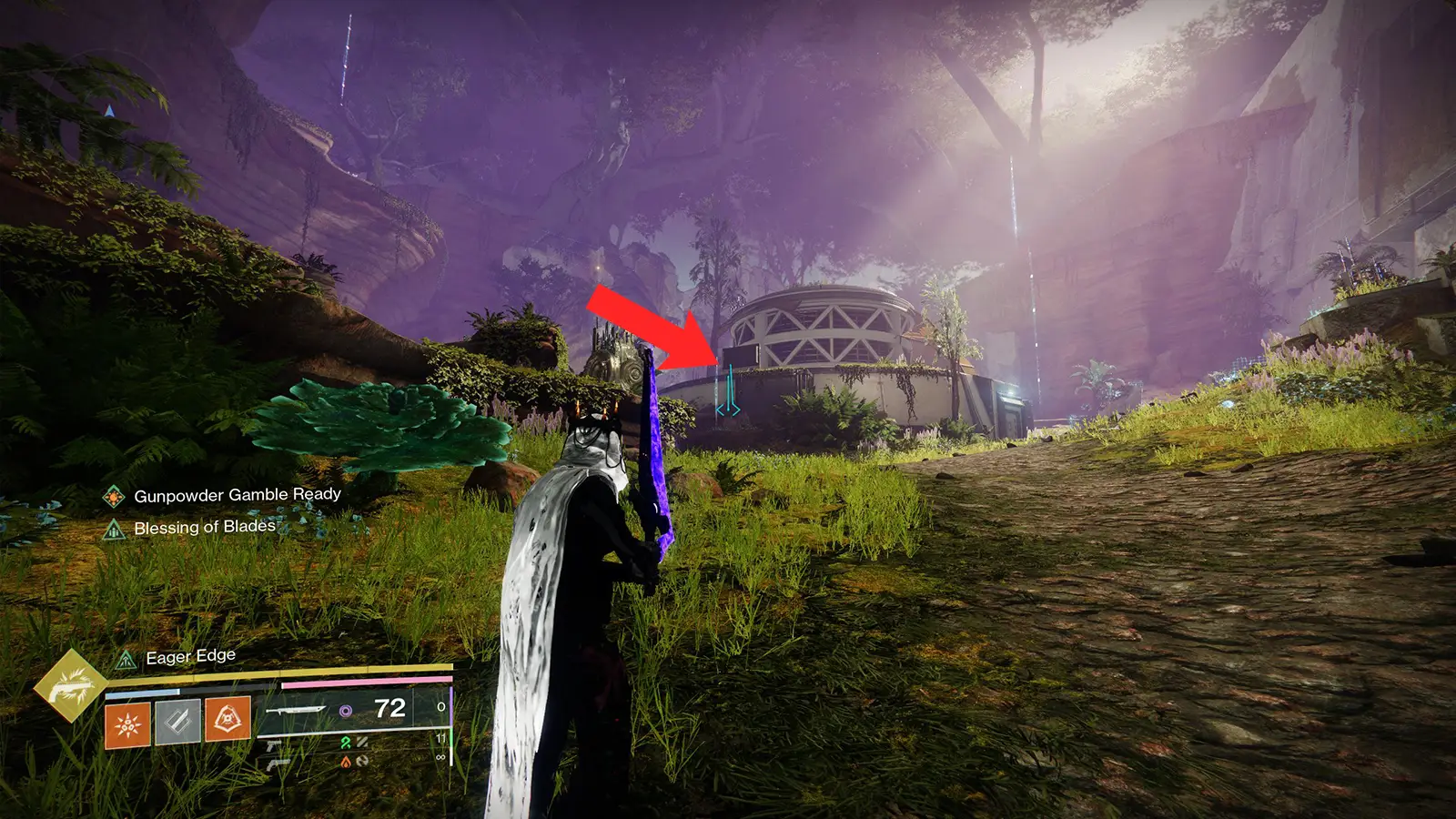
Task: Click the purple heavy ammo icon
Action: coord(347,711)
